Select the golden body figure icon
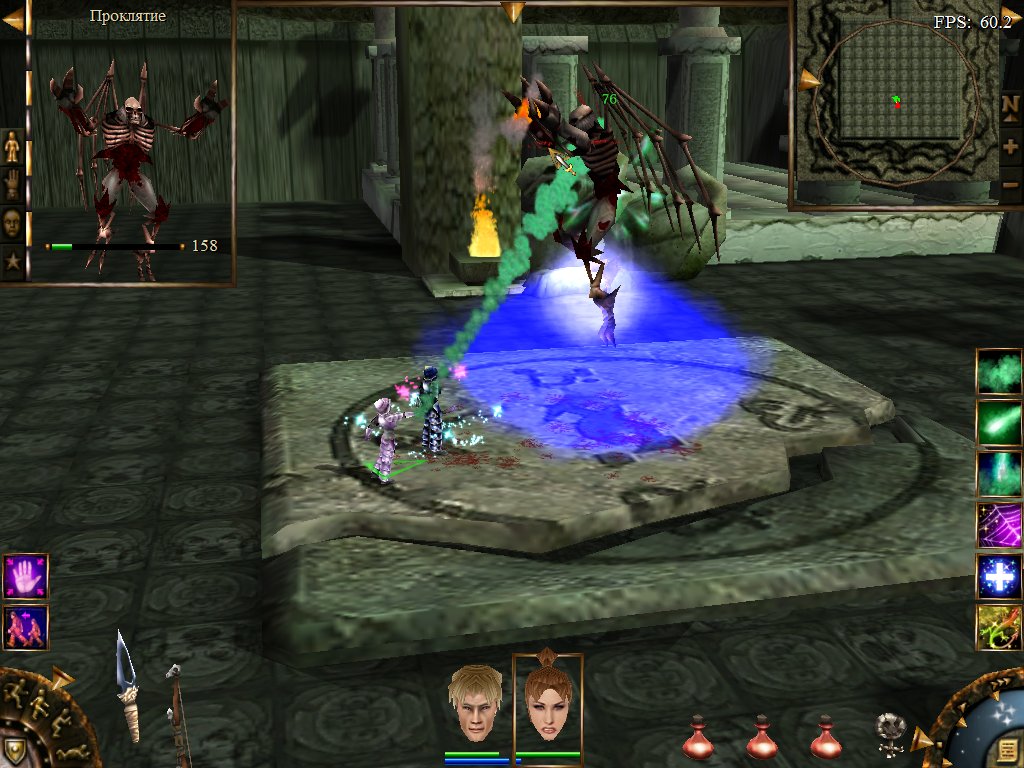 (x=12, y=146)
